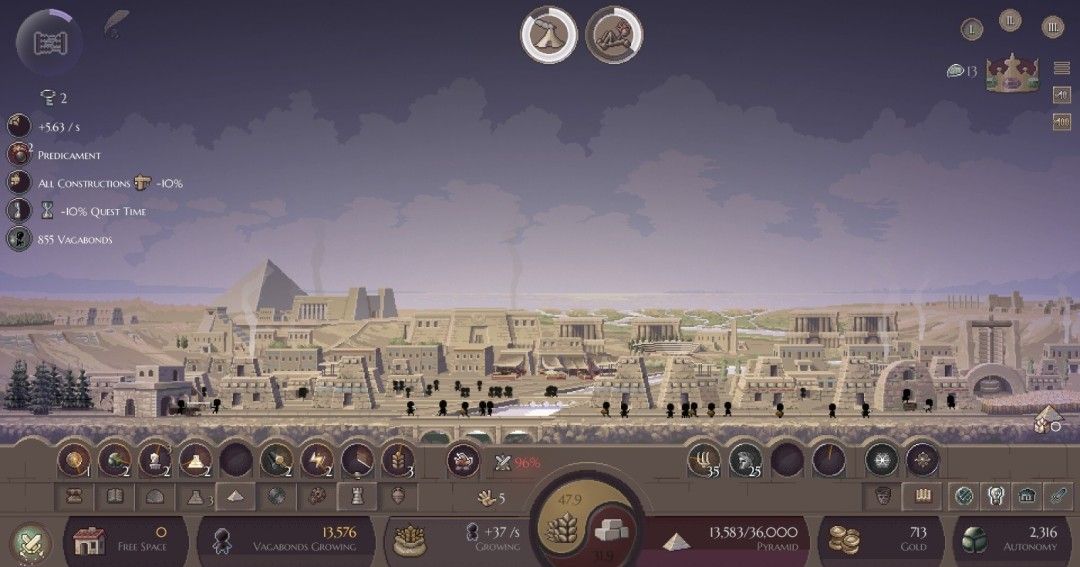Image resolution: width=1080 pixels, height=567 pixels.
Task: Open the scroll icon in top-left circle
Action: point(49,42)
